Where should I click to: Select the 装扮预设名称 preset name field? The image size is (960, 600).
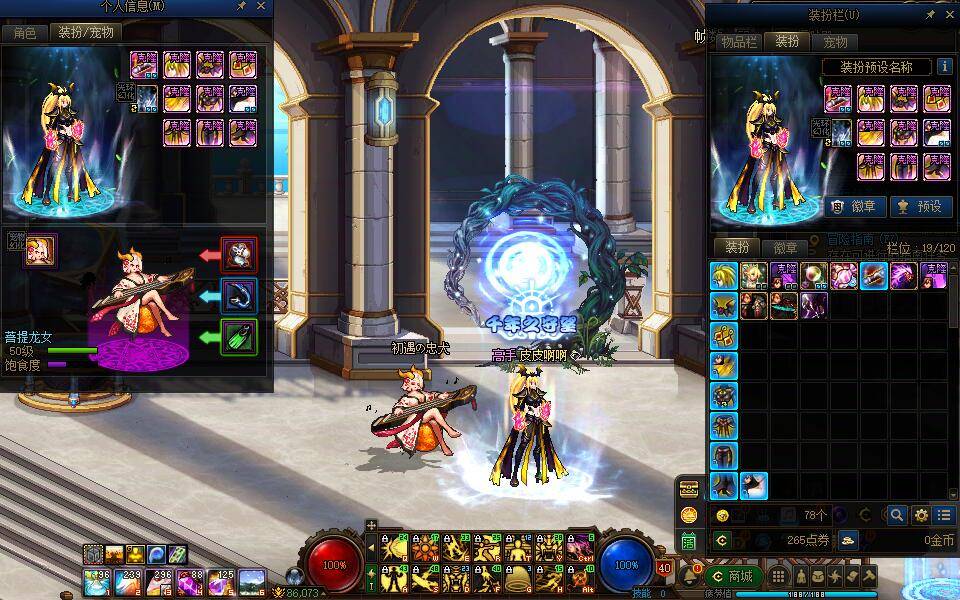(876, 67)
